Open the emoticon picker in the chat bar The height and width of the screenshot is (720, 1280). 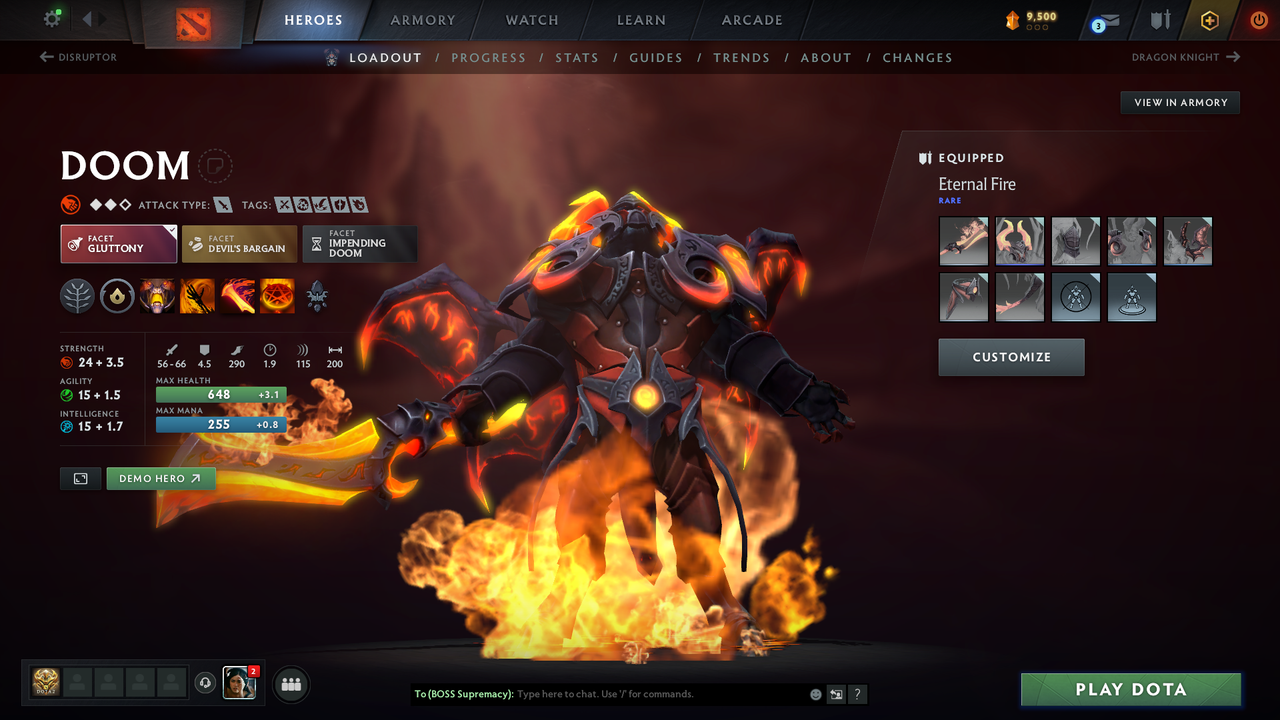[x=815, y=694]
